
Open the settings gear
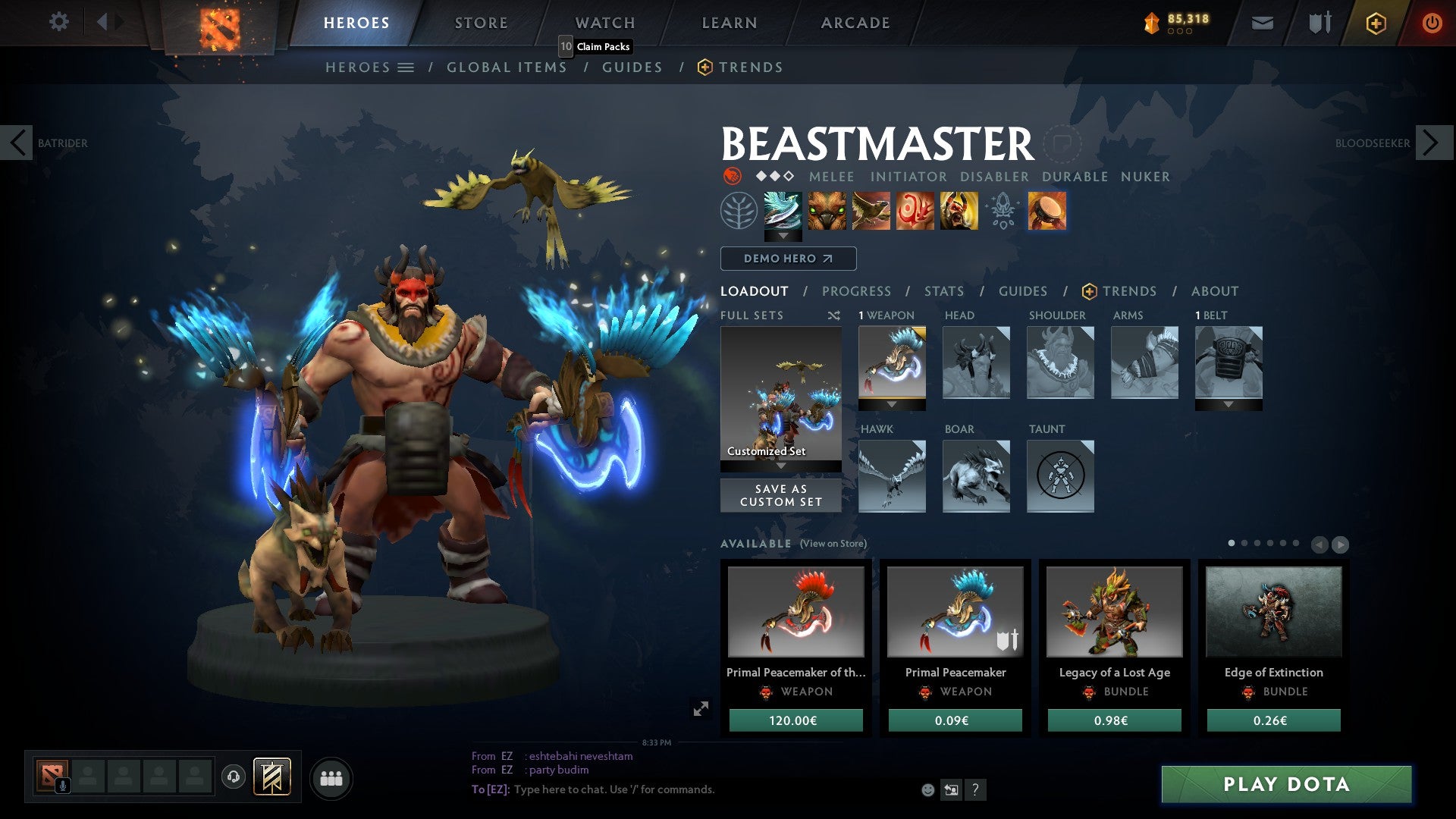(58, 22)
